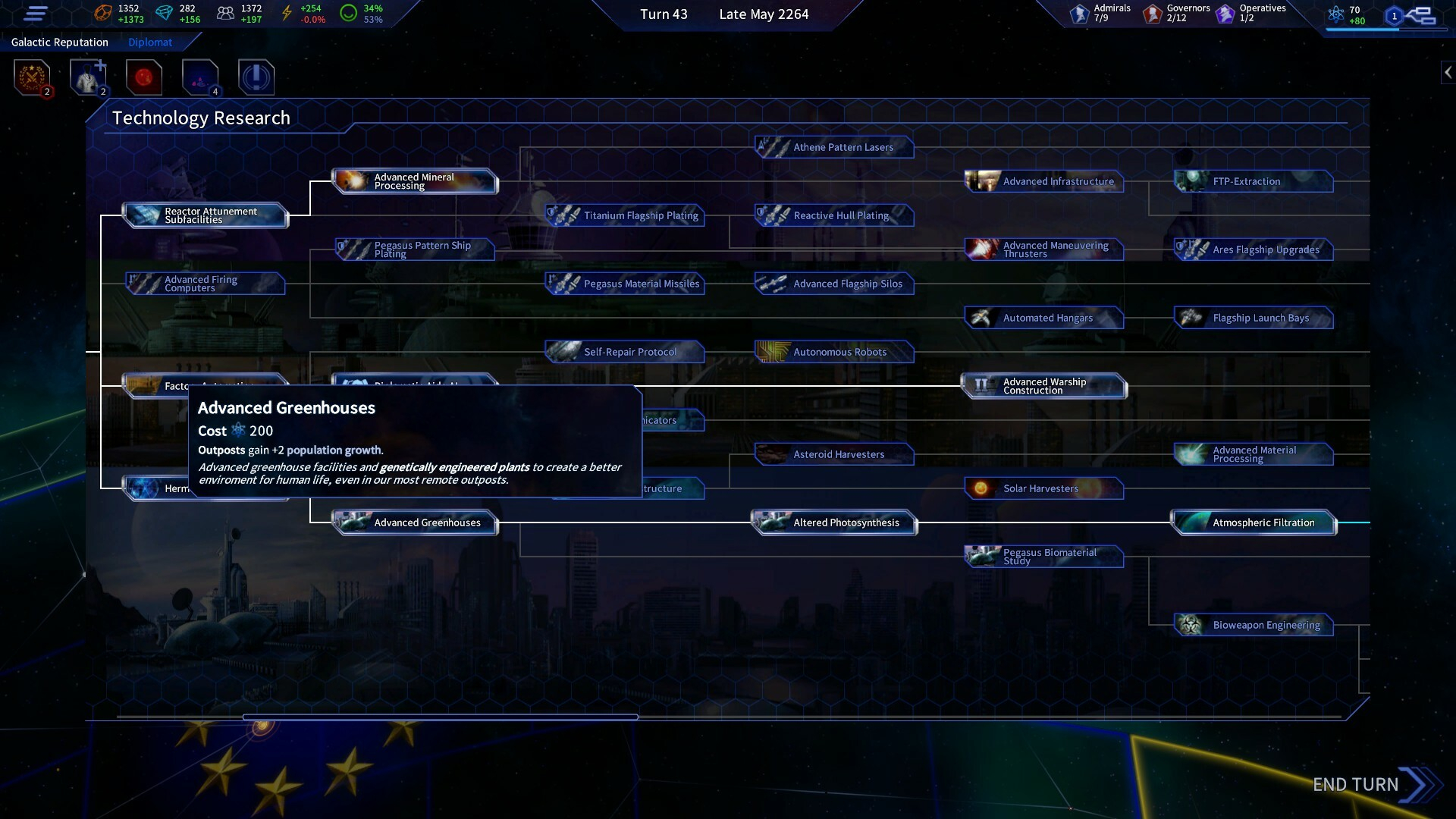
Task: Pick Advanced Mineral Processing tech
Action: (415, 181)
